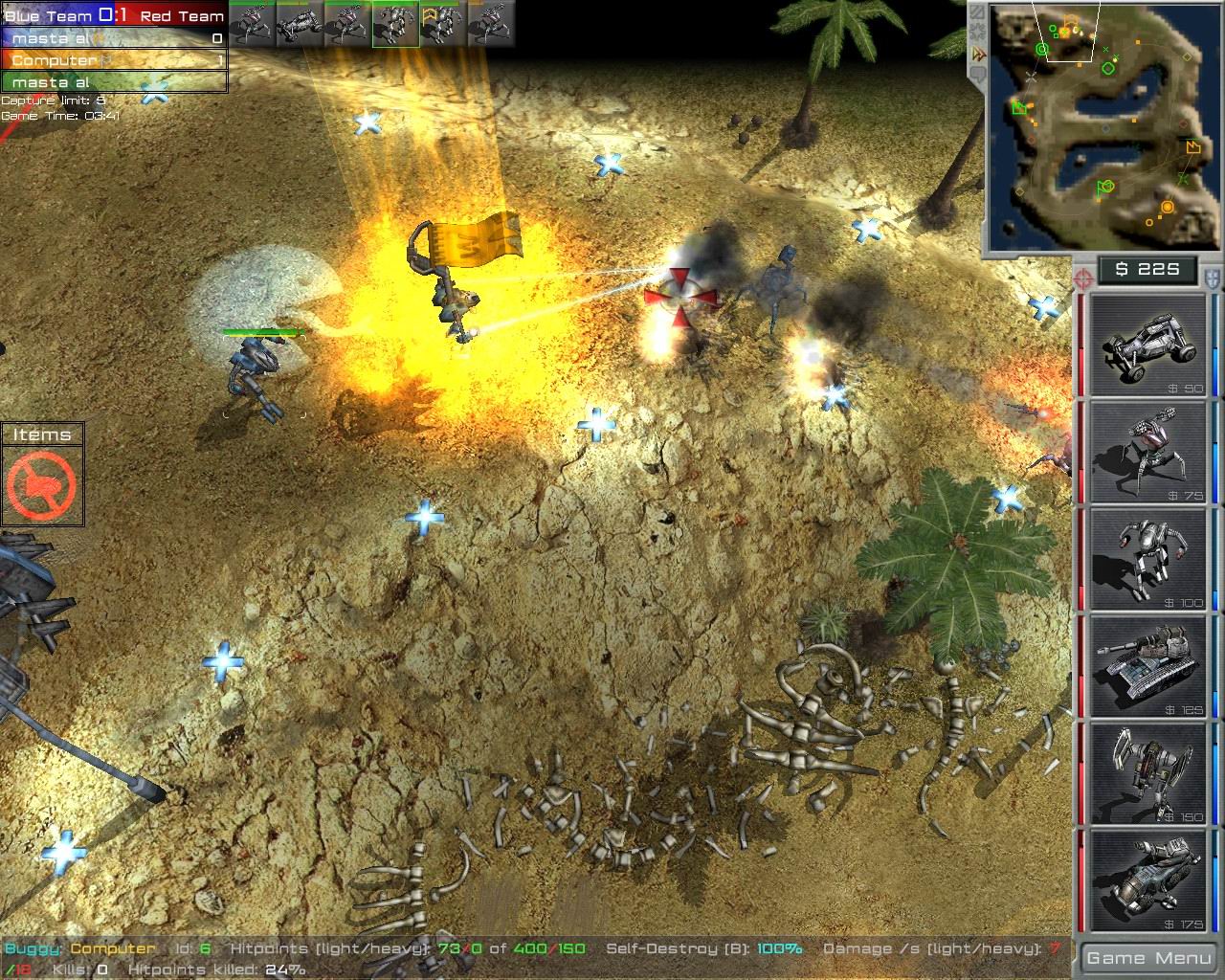Click the cursor icon left of the minimap
The image size is (1225, 980).
coord(978,53)
